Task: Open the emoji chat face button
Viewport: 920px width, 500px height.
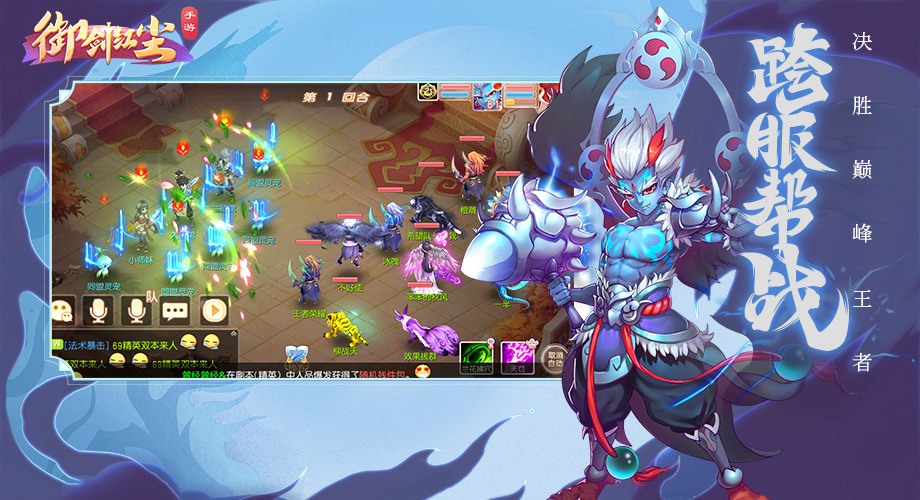Action: click(x=65, y=310)
